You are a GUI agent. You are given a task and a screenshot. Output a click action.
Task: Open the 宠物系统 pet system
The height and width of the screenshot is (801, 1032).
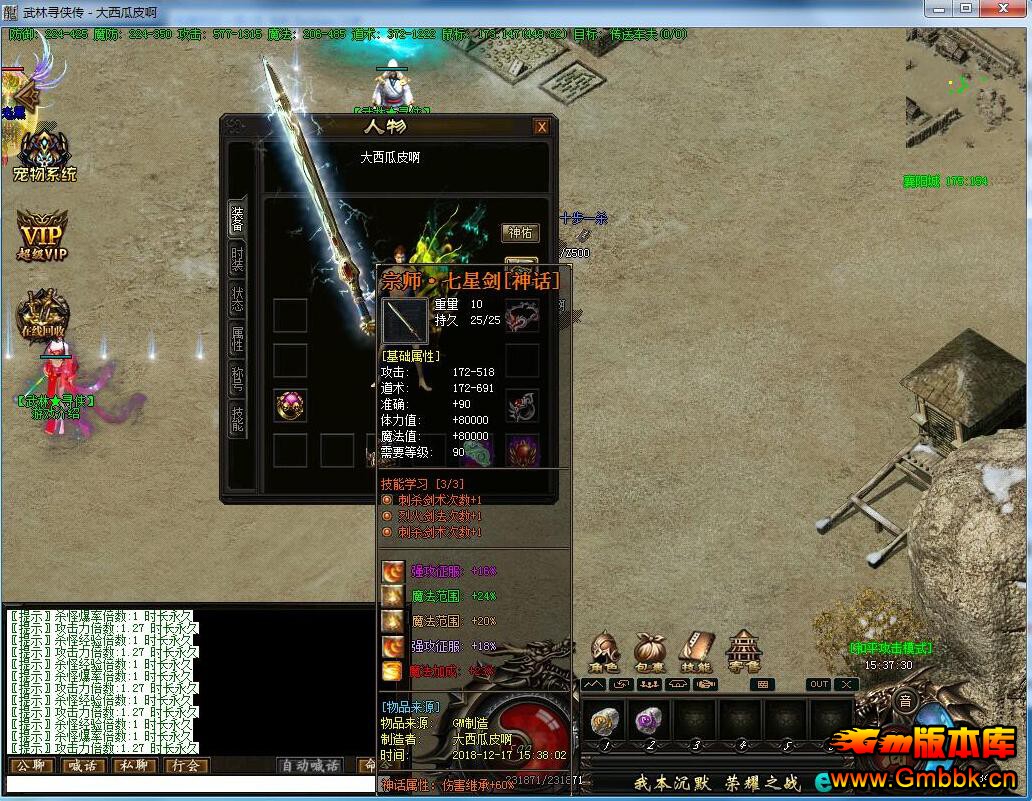[44, 156]
